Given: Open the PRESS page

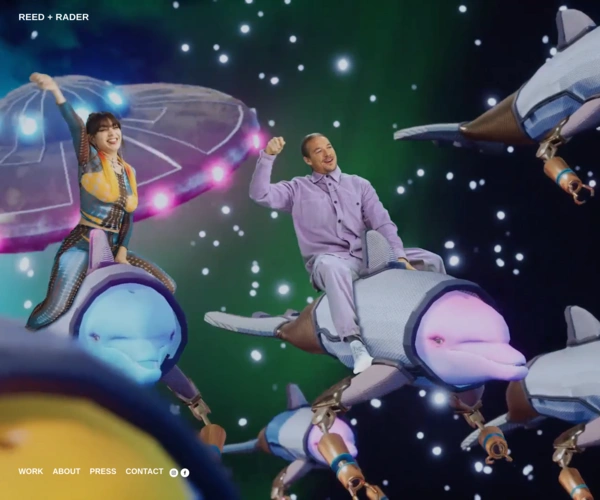Looking at the screenshot, I should coord(103,471).
